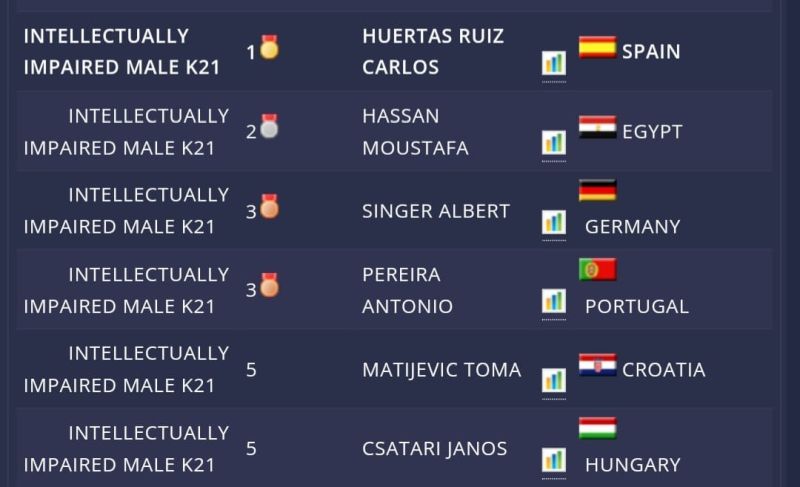
Task: Choose athlete name Singer Albert
Action: [x=436, y=211]
